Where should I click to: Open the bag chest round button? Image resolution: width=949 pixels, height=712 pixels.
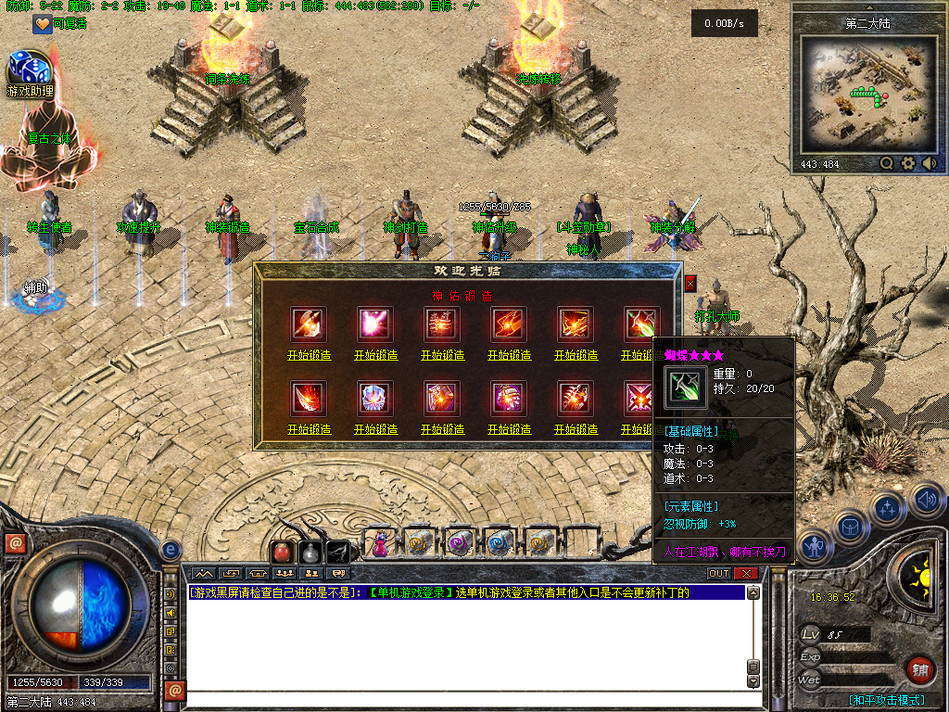pos(849,526)
